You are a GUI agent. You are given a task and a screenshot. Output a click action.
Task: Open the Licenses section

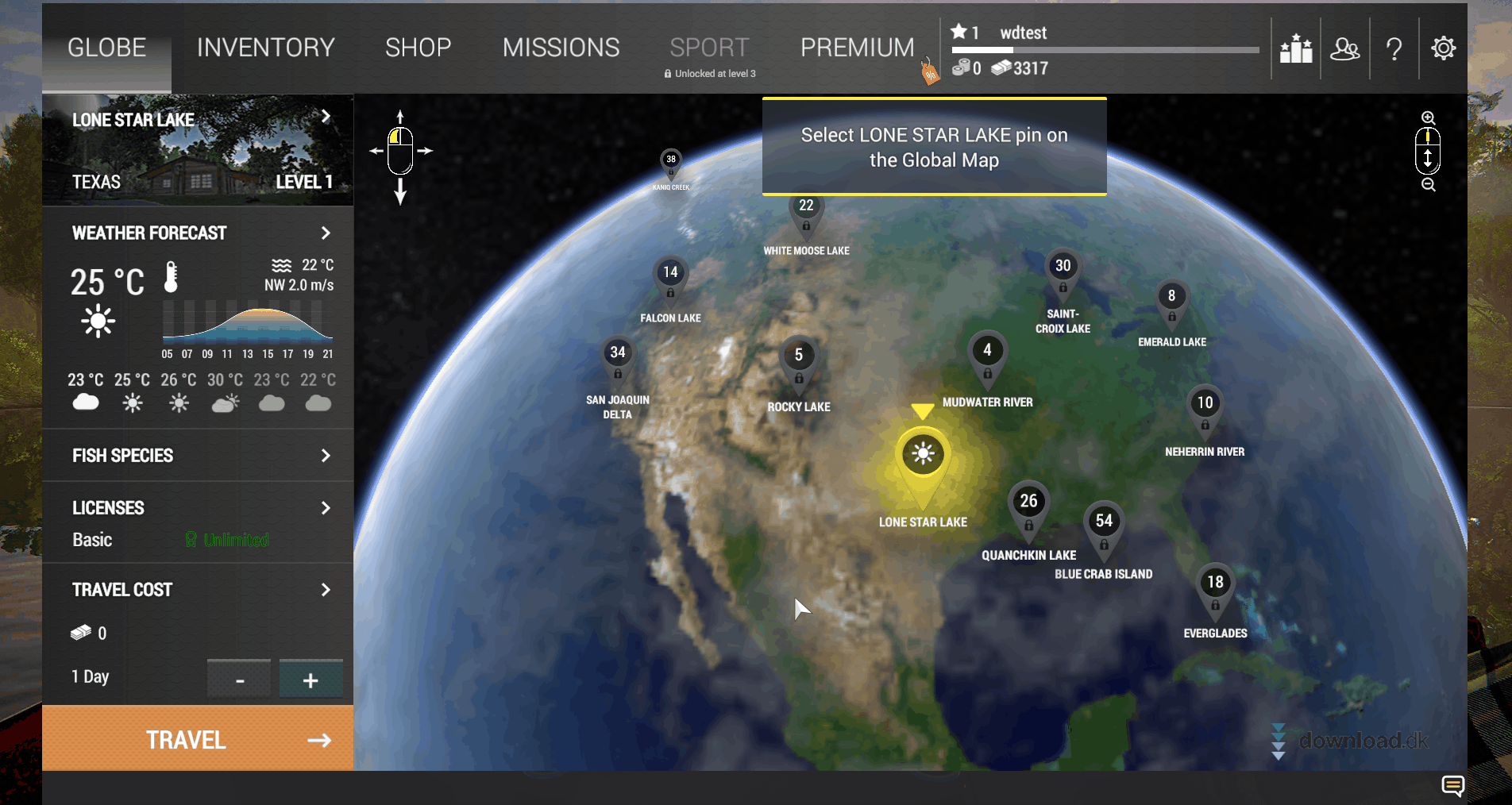325,508
